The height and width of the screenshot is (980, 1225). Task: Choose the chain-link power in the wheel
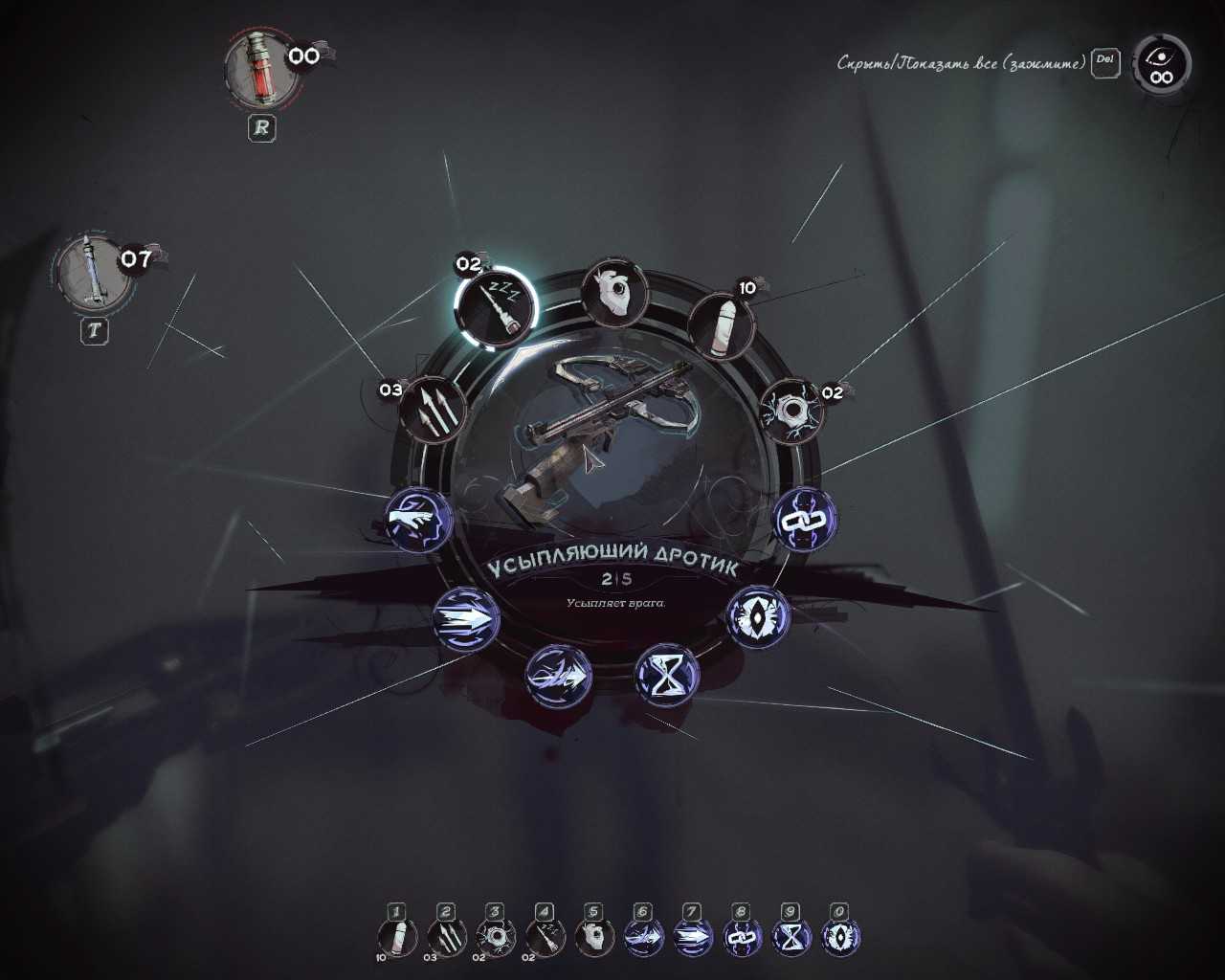[805, 520]
